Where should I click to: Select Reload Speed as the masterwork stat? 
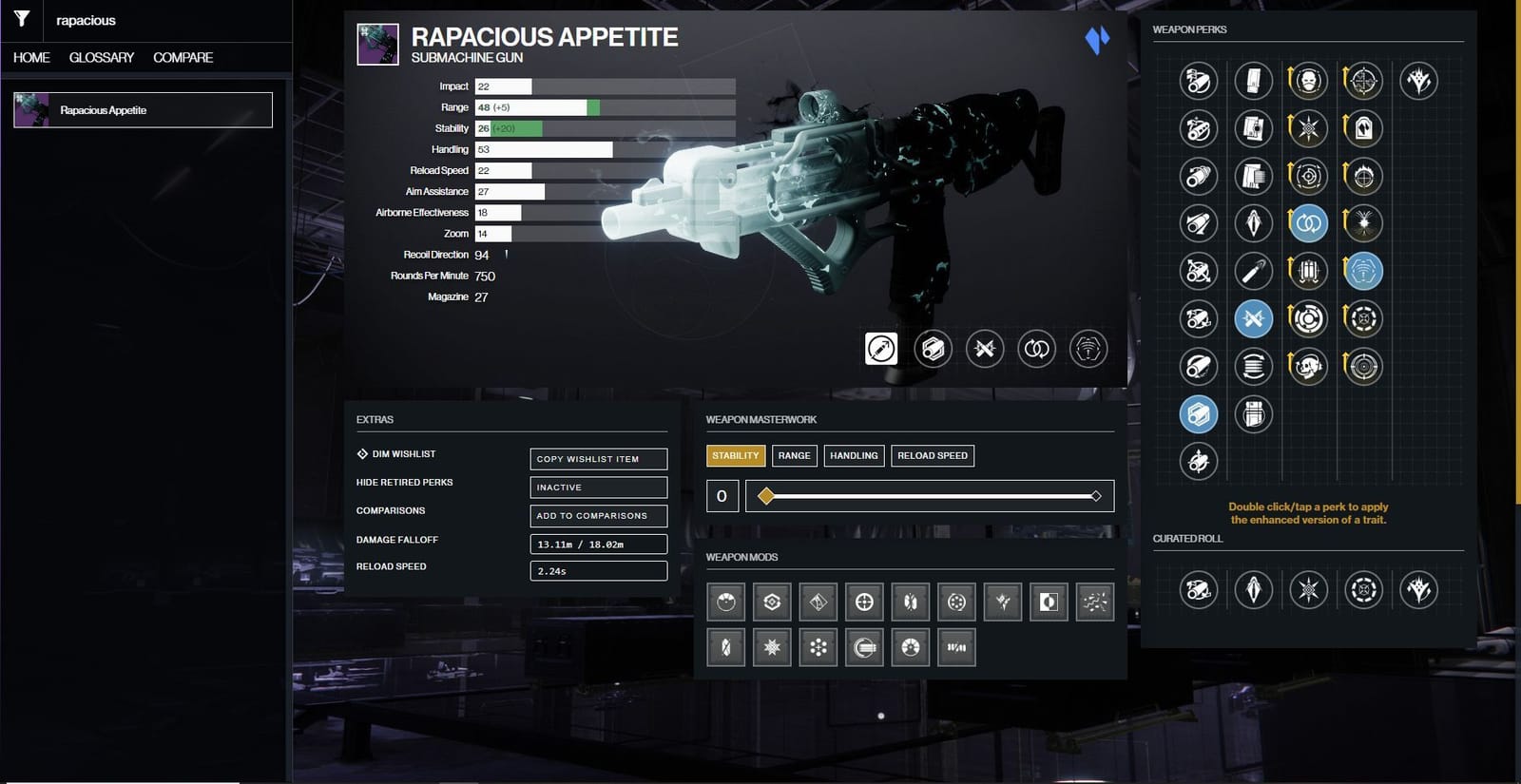click(933, 455)
